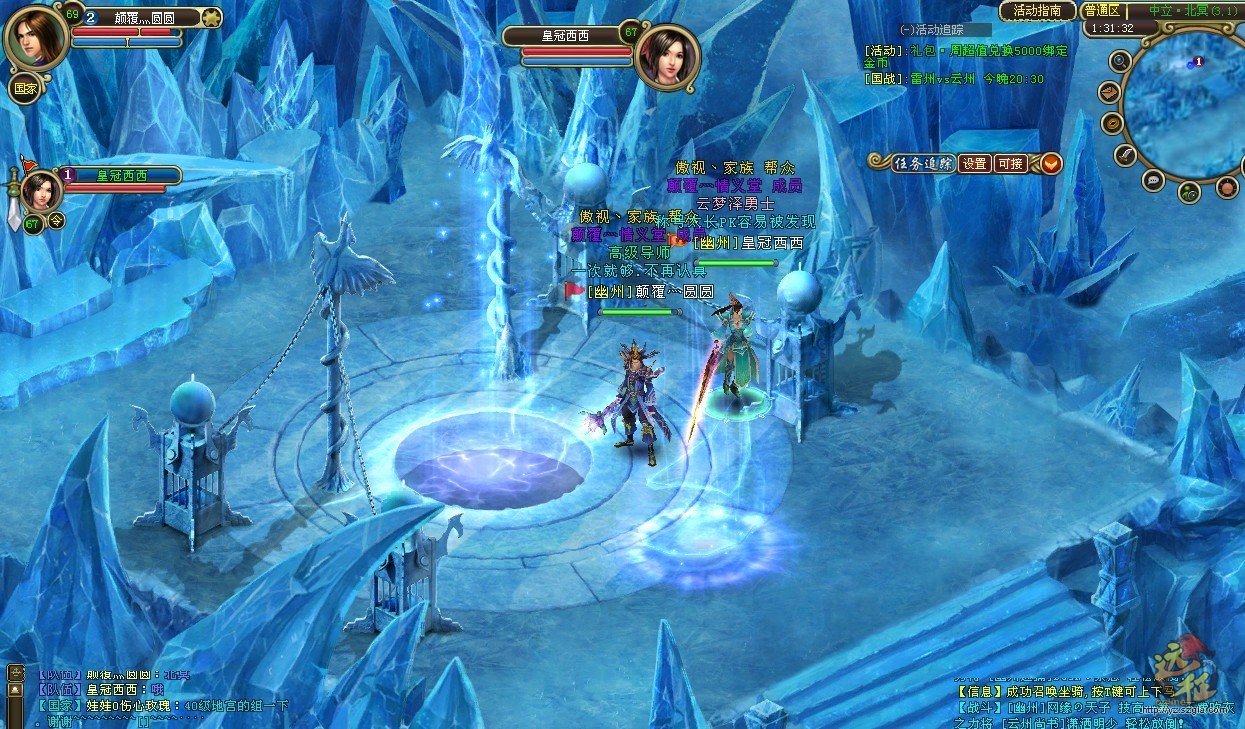Screen dimensions: 1245x729
Task: Select teammate 皇冠西西's party portrait
Action: tap(41, 190)
